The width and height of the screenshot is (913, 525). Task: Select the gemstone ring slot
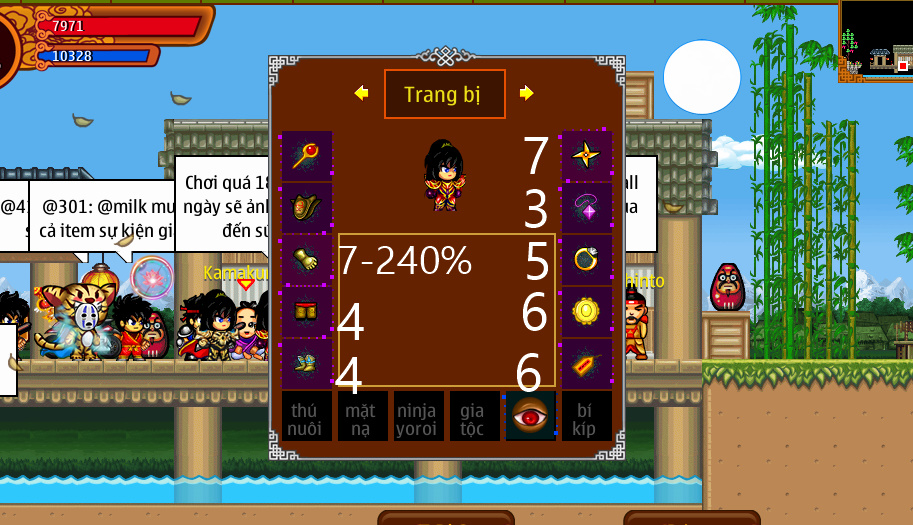coord(586,259)
